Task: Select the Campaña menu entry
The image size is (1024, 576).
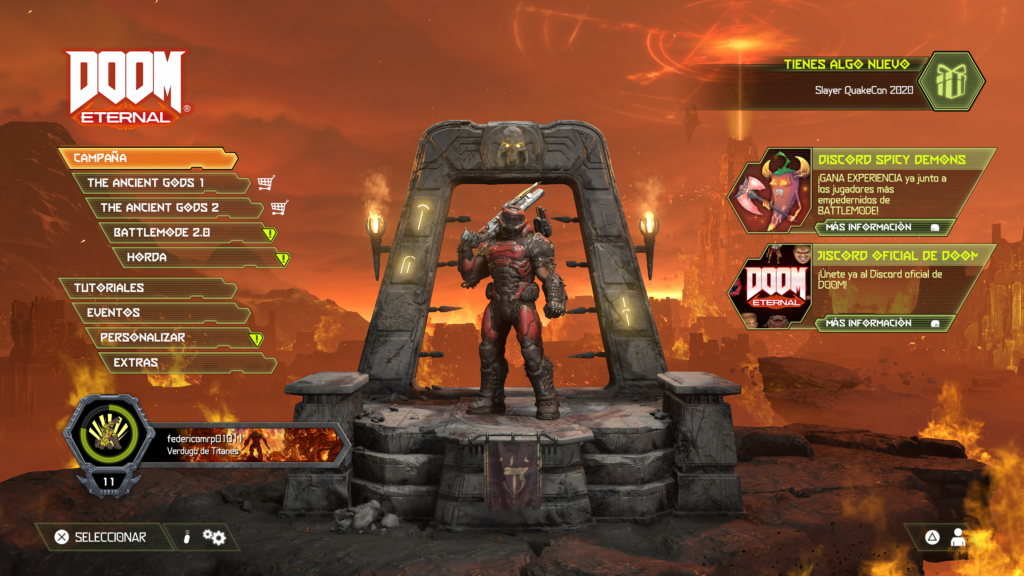Action: [x=147, y=158]
